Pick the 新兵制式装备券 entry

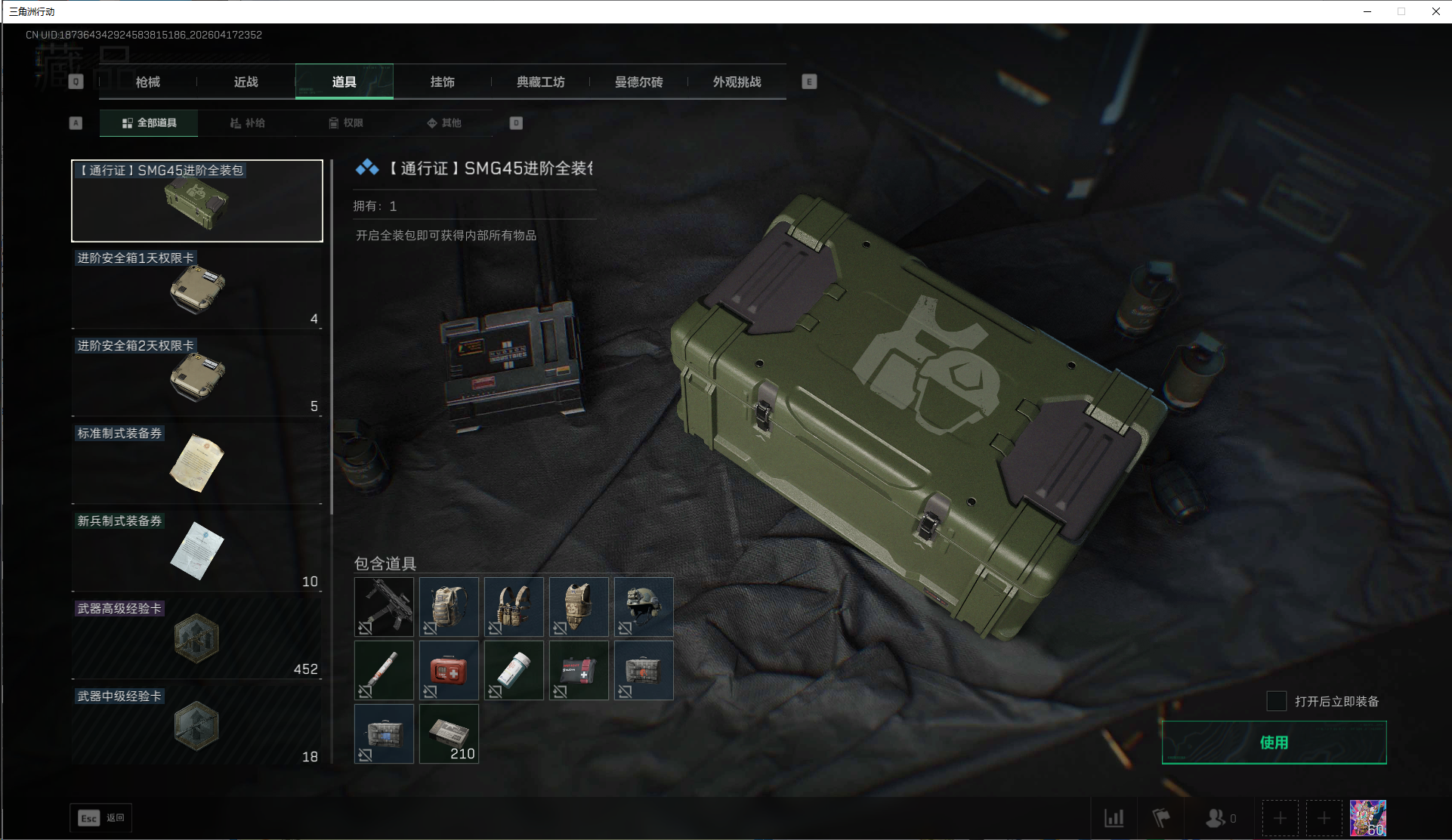(x=196, y=551)
